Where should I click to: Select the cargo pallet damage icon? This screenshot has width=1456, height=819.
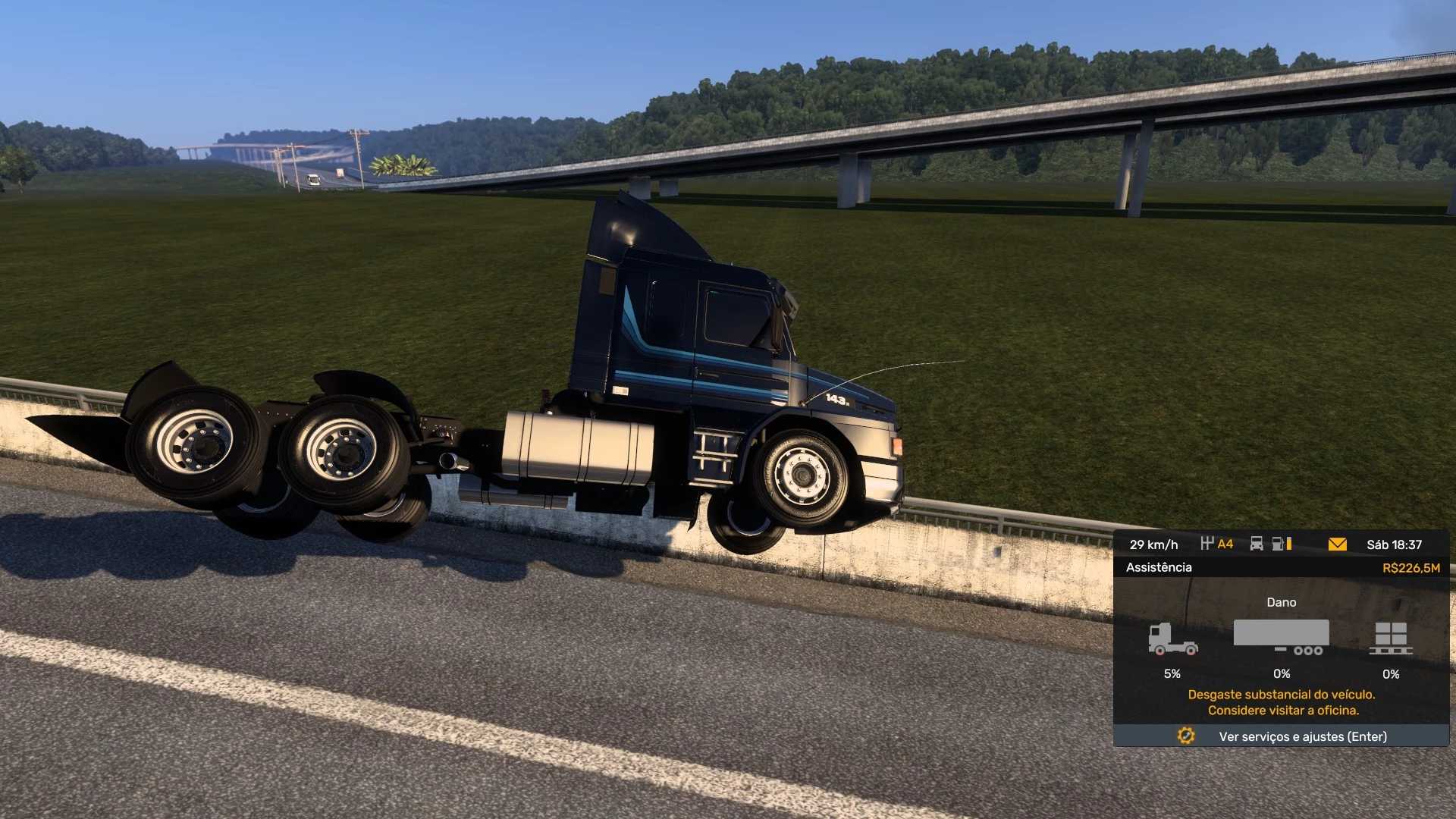tap(1391, 639)
